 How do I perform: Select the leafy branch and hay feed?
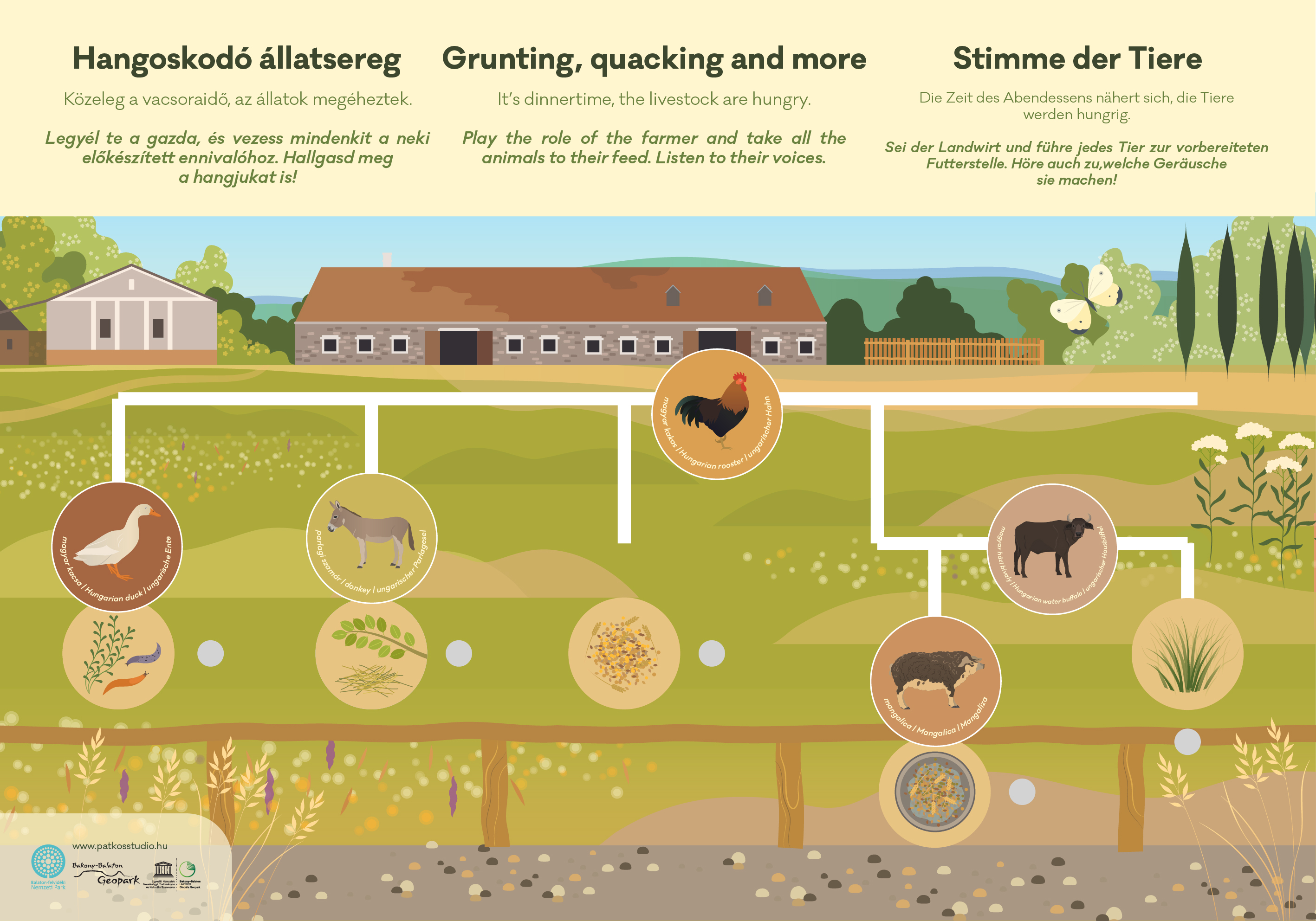[371, 654]
